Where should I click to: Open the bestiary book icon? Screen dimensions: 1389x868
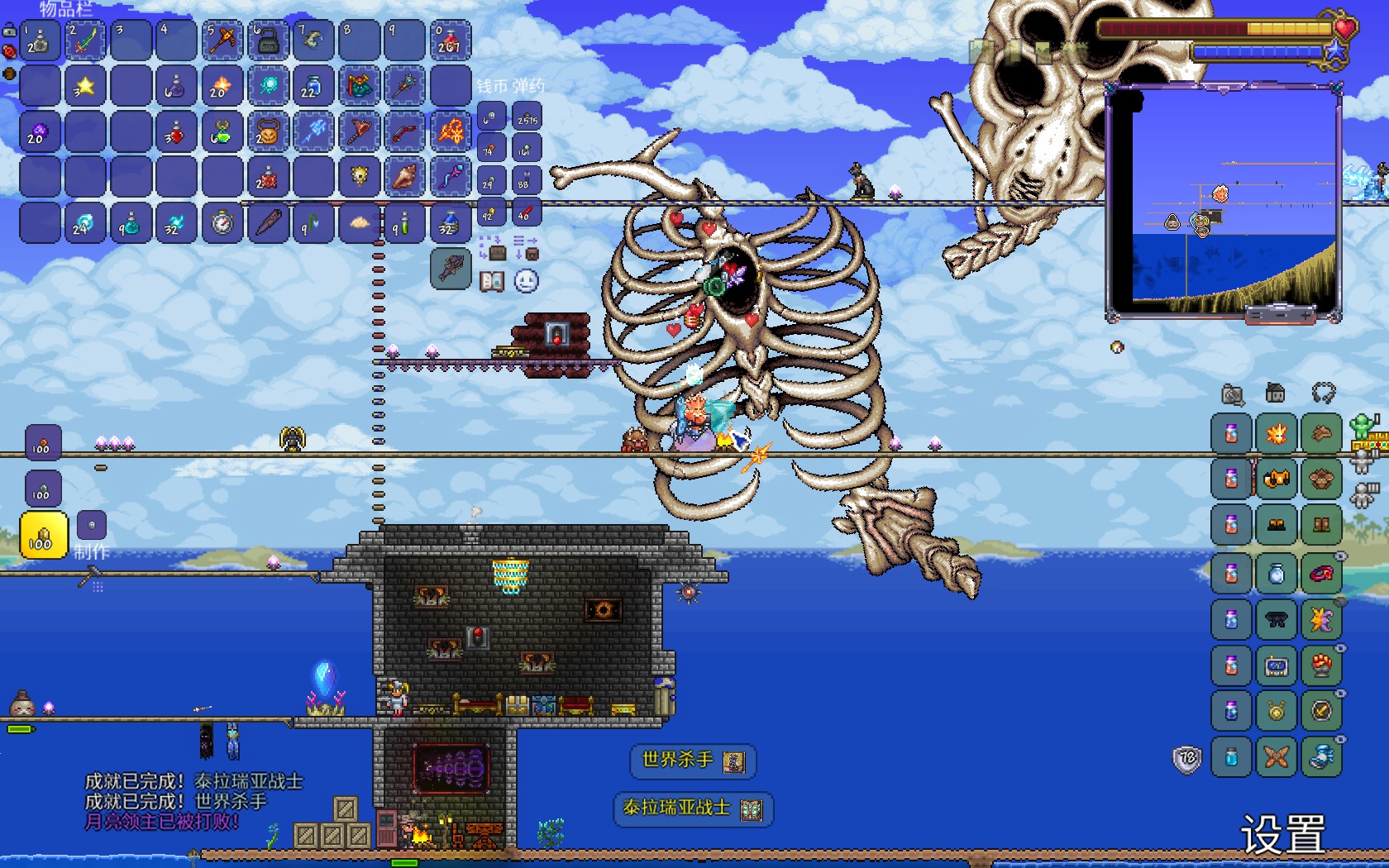(x=492, y=281)
